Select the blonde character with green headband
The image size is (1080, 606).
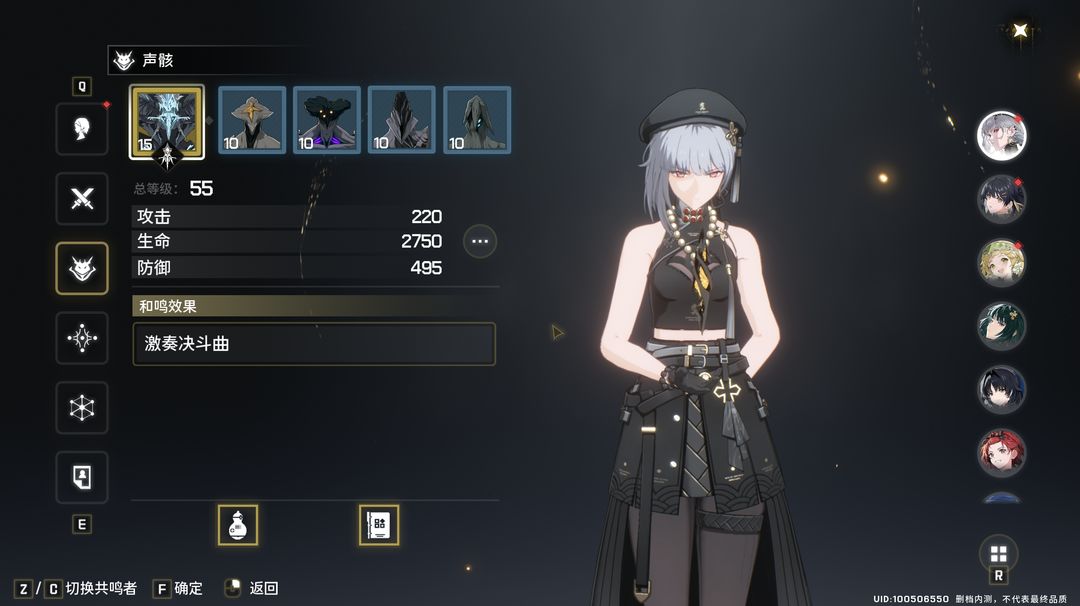coord(1001,263)
